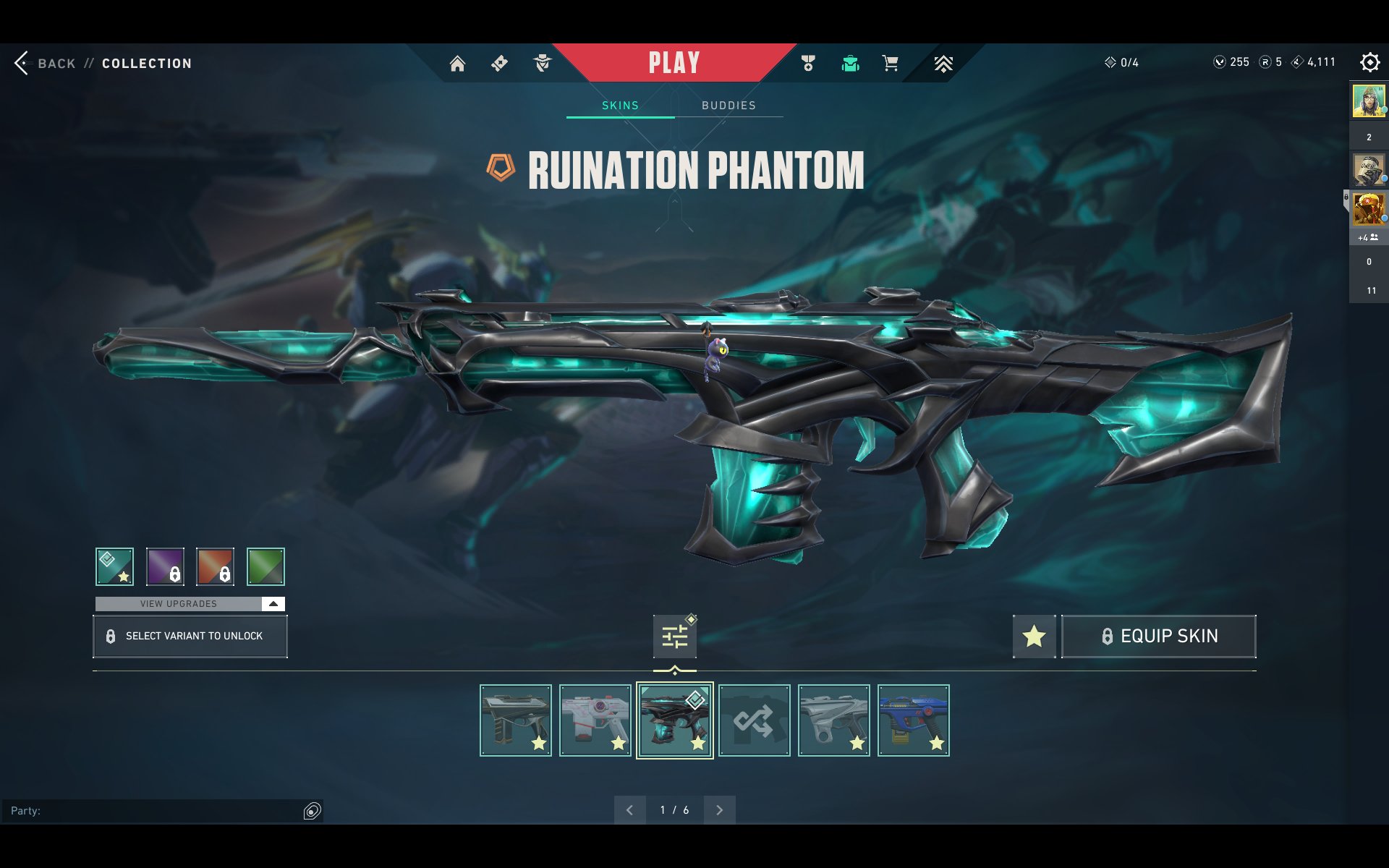Click the red PLAY button

click(674, 63)
